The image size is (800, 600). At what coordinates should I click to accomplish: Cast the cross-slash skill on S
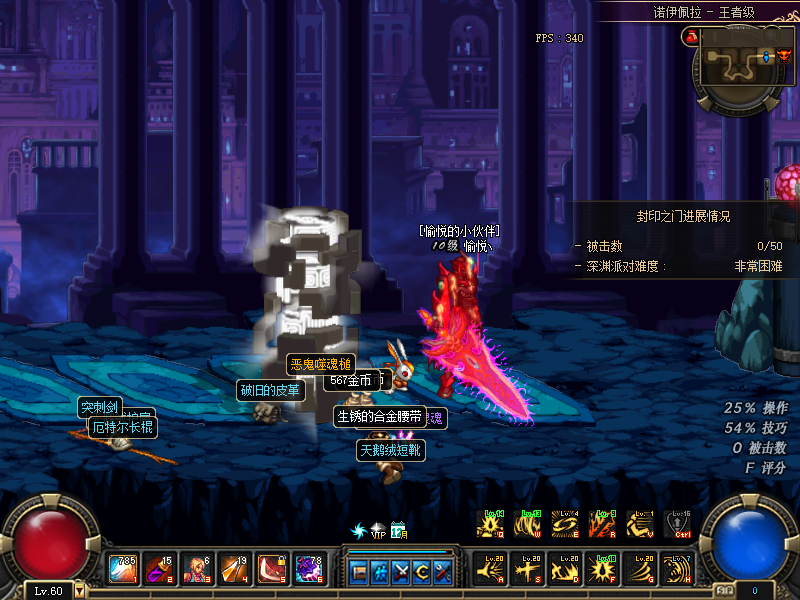527,568
